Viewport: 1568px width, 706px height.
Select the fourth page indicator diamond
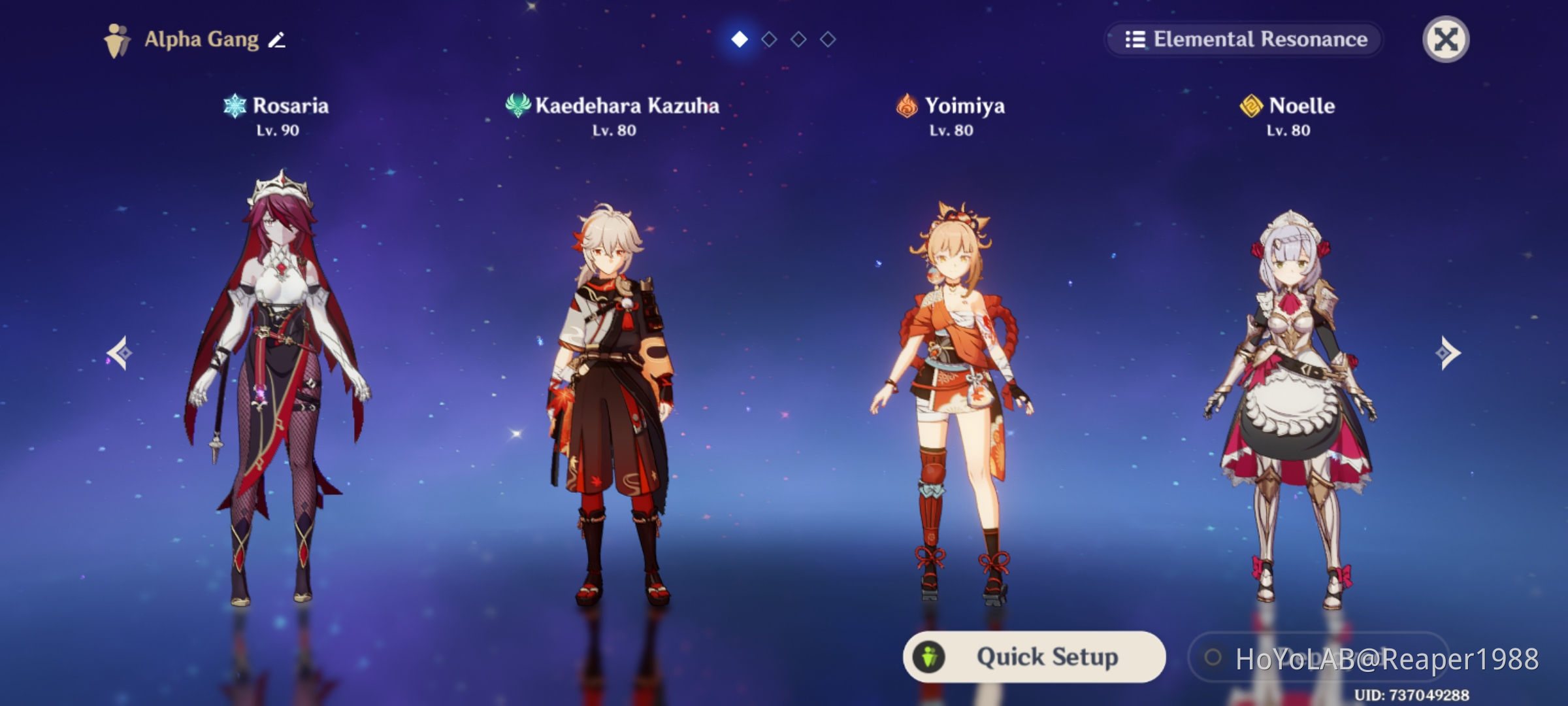(827, 39)
